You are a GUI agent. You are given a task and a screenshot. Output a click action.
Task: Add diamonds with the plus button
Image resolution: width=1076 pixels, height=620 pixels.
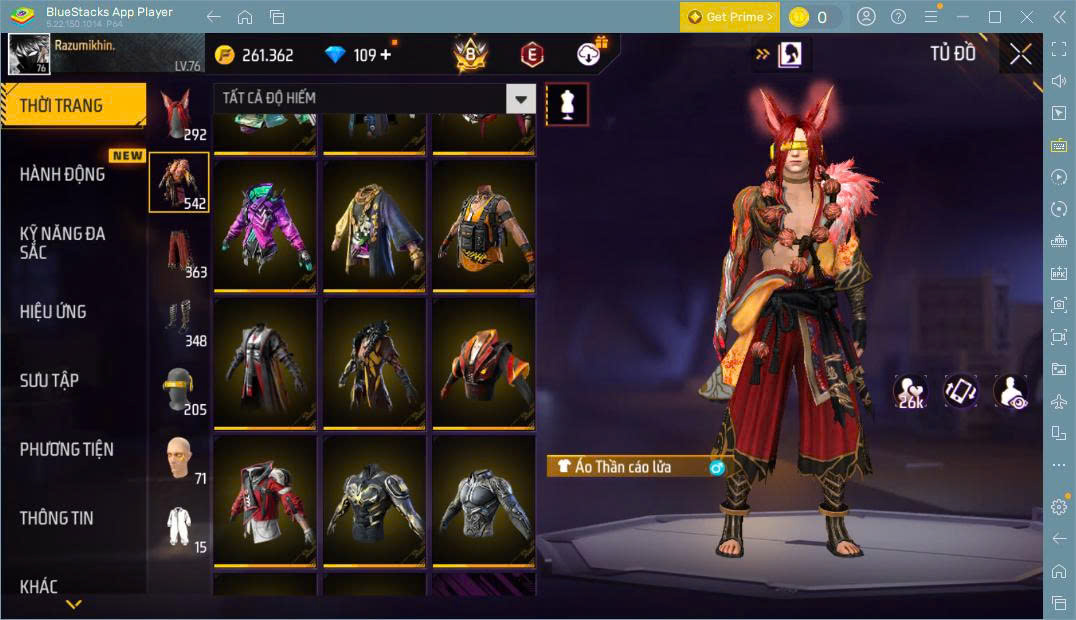[386, 55]
